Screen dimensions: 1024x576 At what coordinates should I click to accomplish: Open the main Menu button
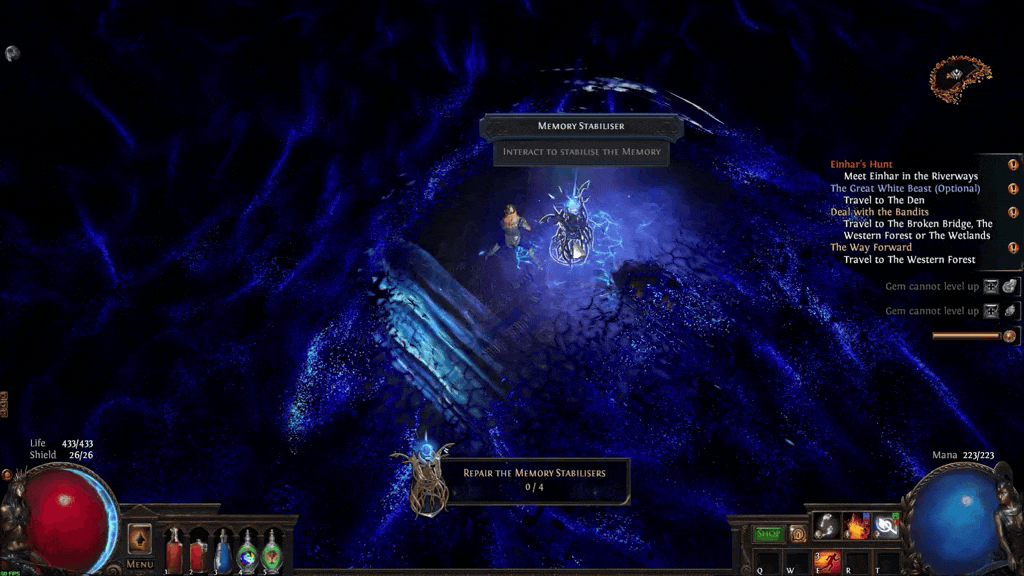pyautogui.click(x=140, y=565)
